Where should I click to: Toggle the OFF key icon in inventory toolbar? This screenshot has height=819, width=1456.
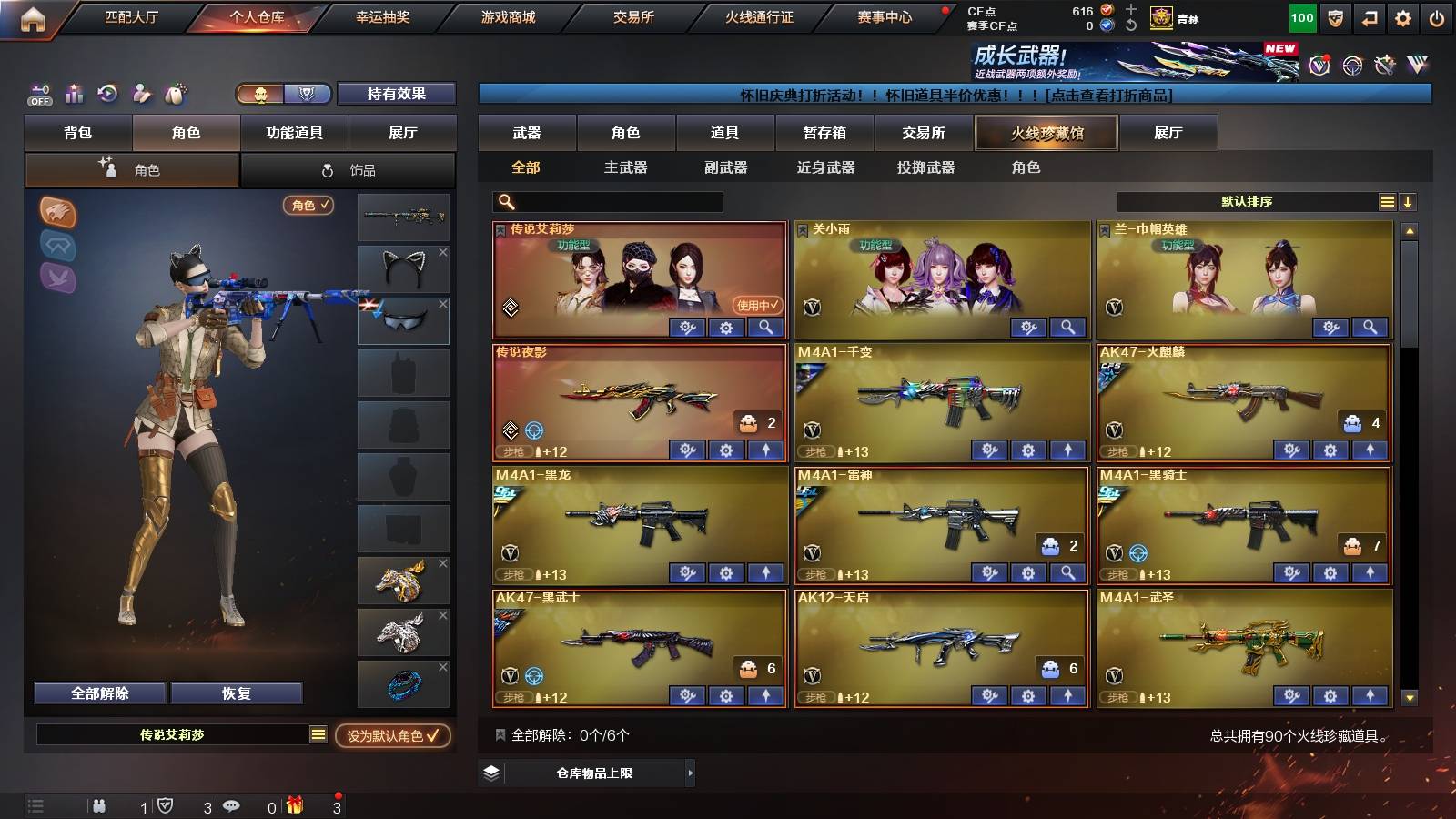(x=38, y=94)
